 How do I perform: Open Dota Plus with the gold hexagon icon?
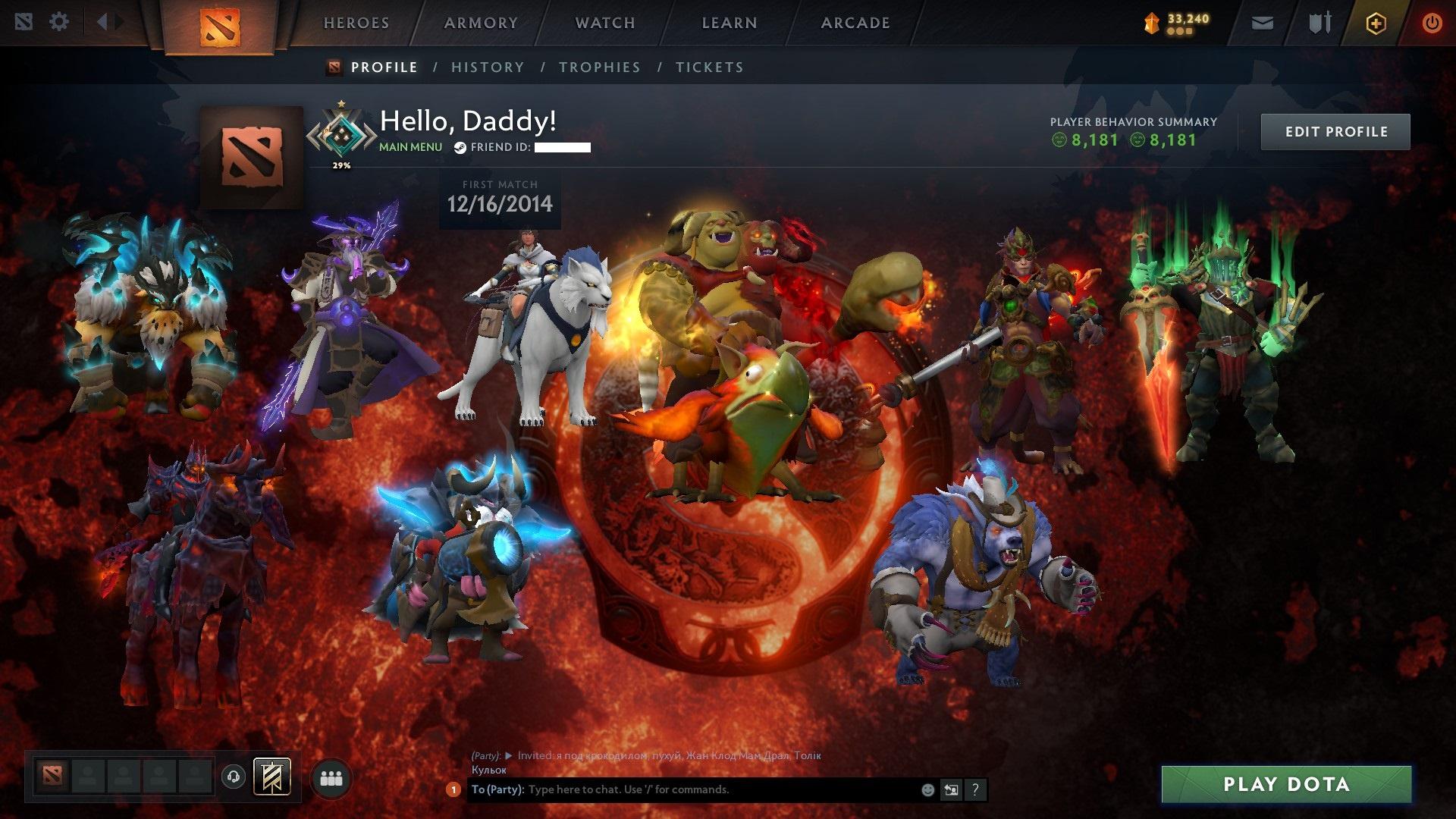pyautogui.click(x=1378, y=22)
